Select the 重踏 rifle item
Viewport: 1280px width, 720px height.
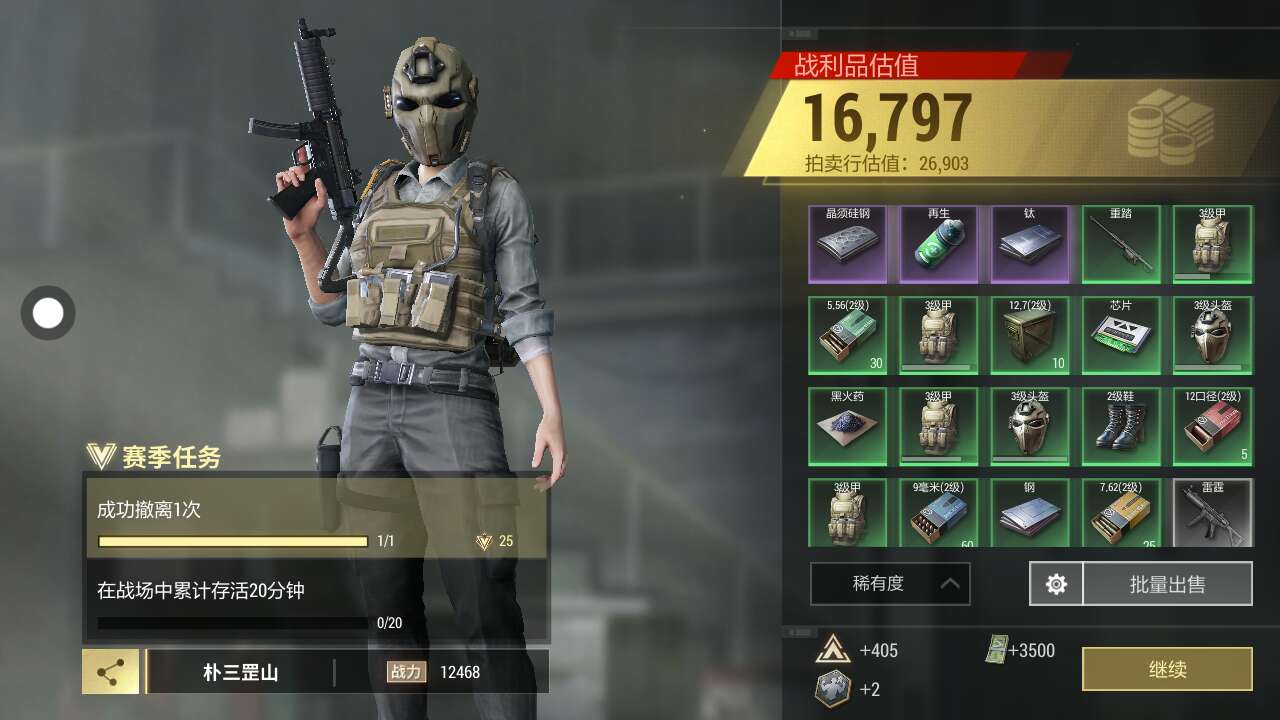1121,245
